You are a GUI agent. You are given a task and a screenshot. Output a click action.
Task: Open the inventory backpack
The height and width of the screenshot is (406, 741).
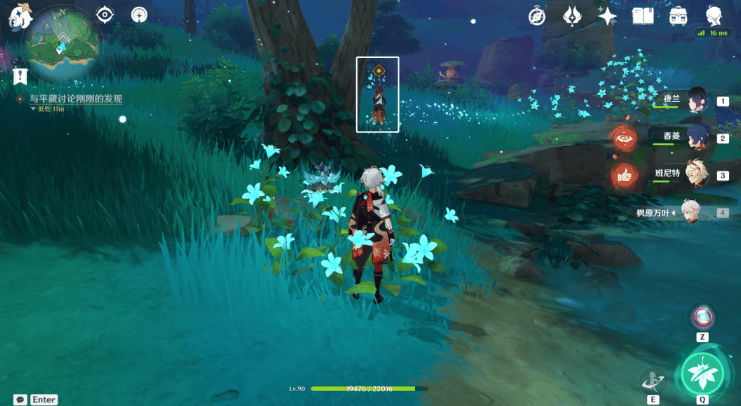click(678, 15)
